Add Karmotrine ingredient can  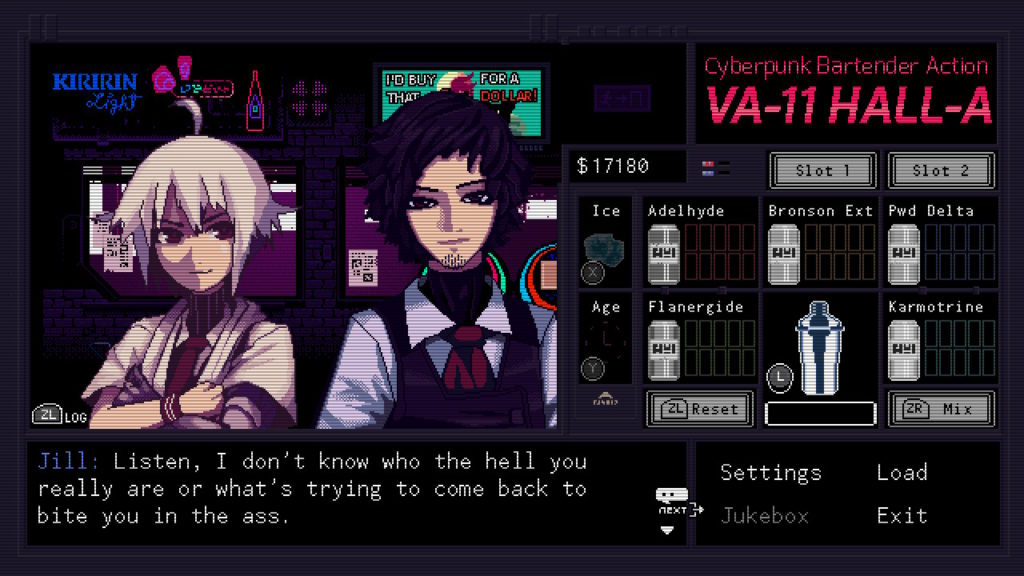point(904,349)
